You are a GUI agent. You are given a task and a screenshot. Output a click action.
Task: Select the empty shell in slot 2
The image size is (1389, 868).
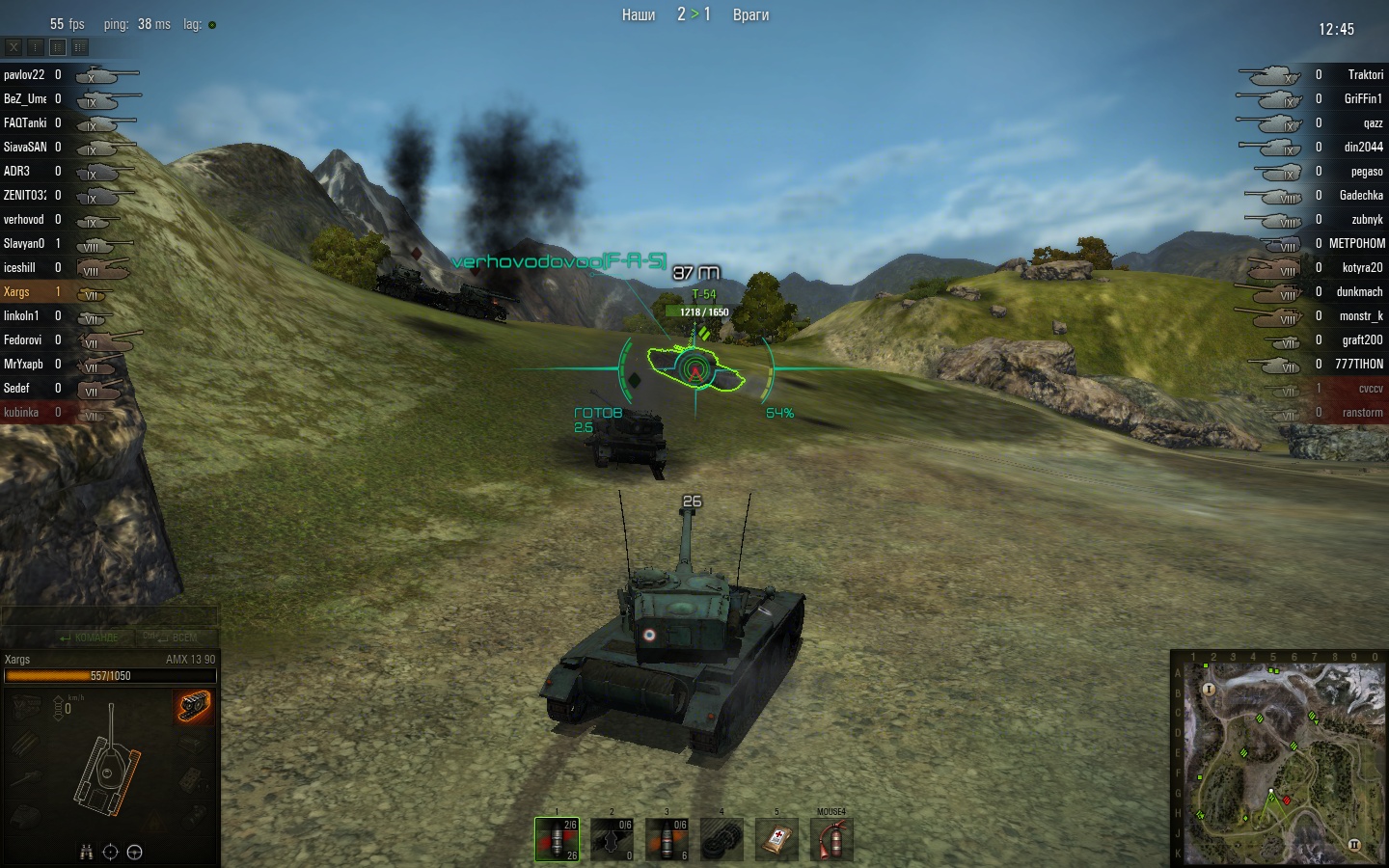(612, 839)
